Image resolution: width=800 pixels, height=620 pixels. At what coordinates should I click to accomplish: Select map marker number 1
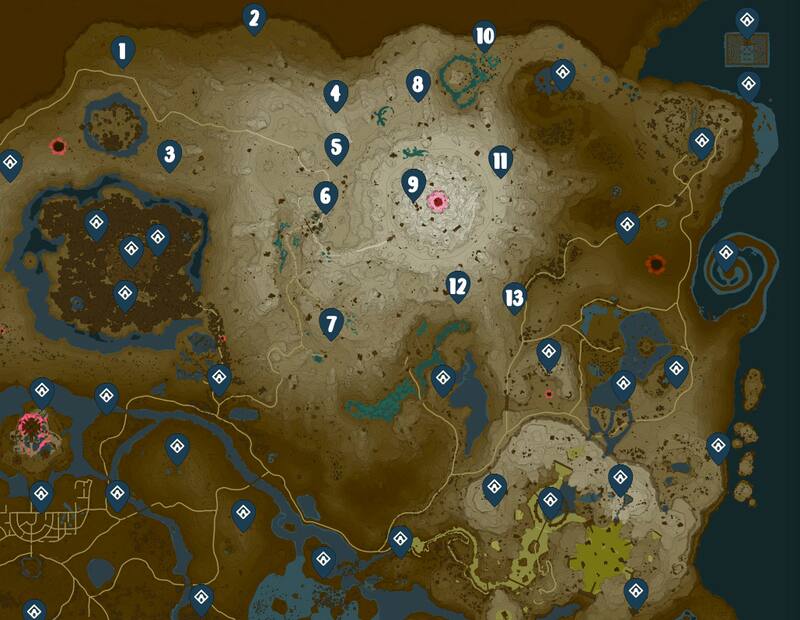pyautogui.click(x=123, y=50)
